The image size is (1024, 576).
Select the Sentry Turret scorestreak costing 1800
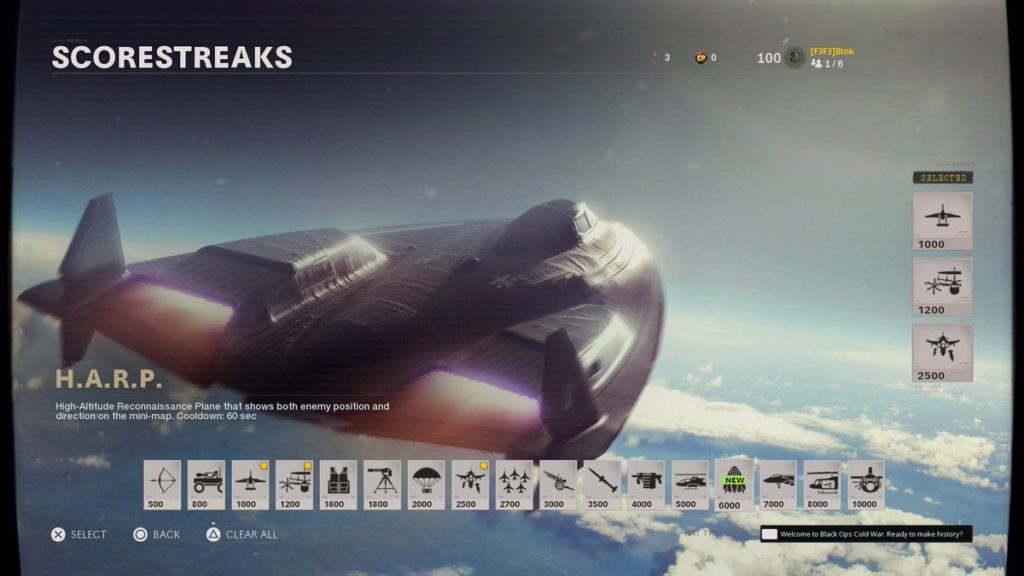point(382,485)
